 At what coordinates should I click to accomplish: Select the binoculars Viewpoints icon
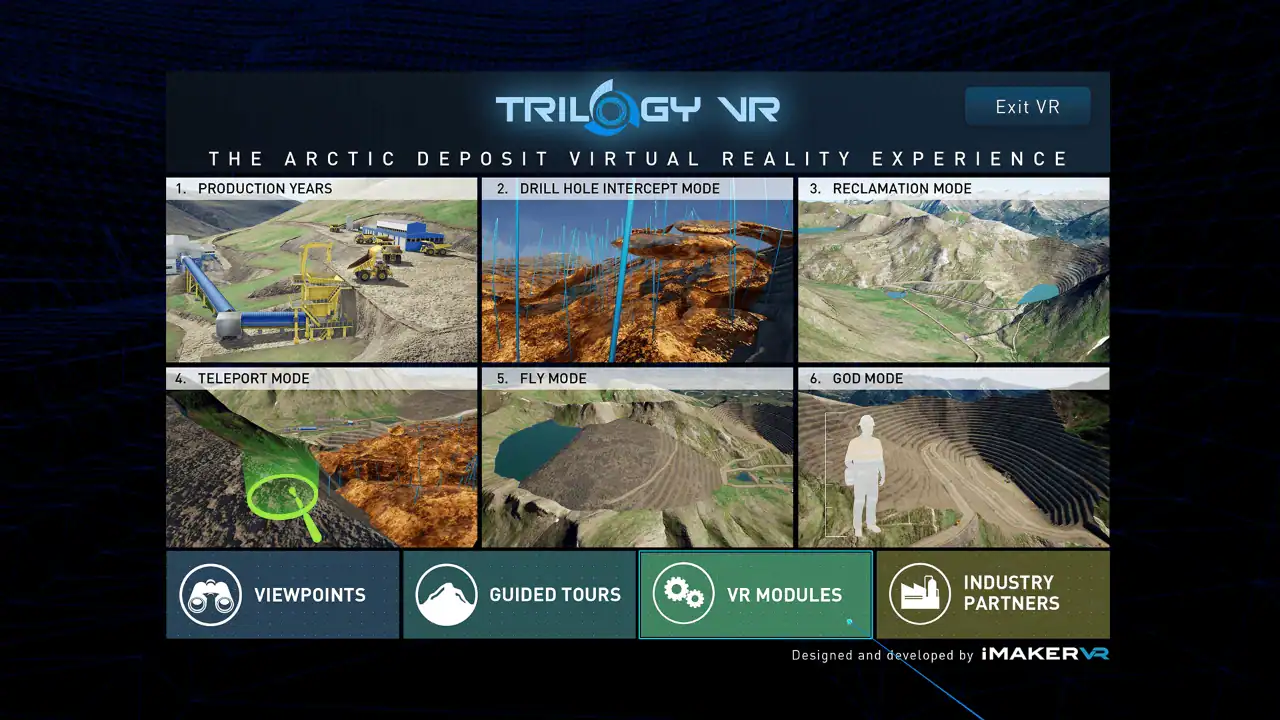[x=210, y=594]
